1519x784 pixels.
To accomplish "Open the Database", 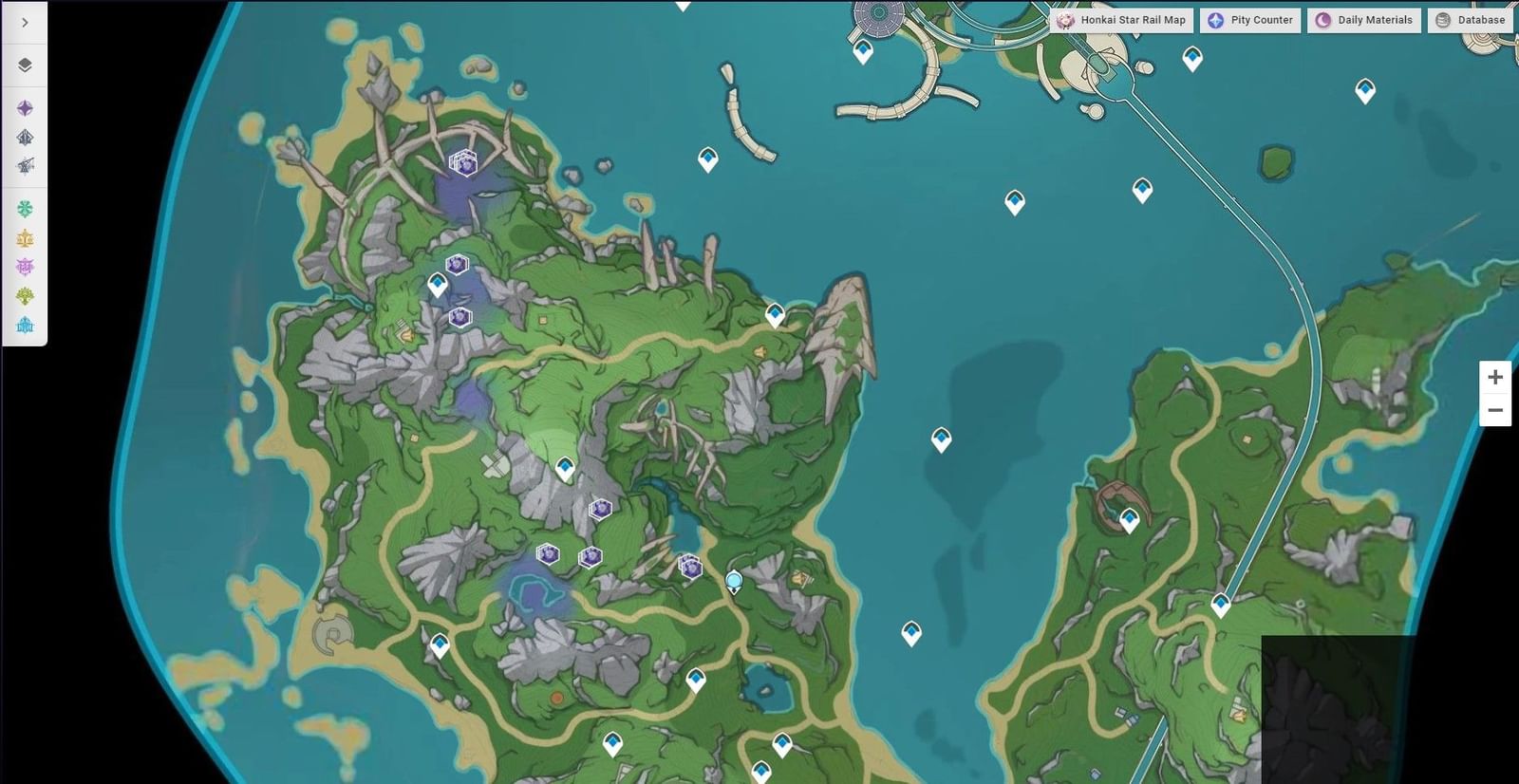I will (1470, 19).
